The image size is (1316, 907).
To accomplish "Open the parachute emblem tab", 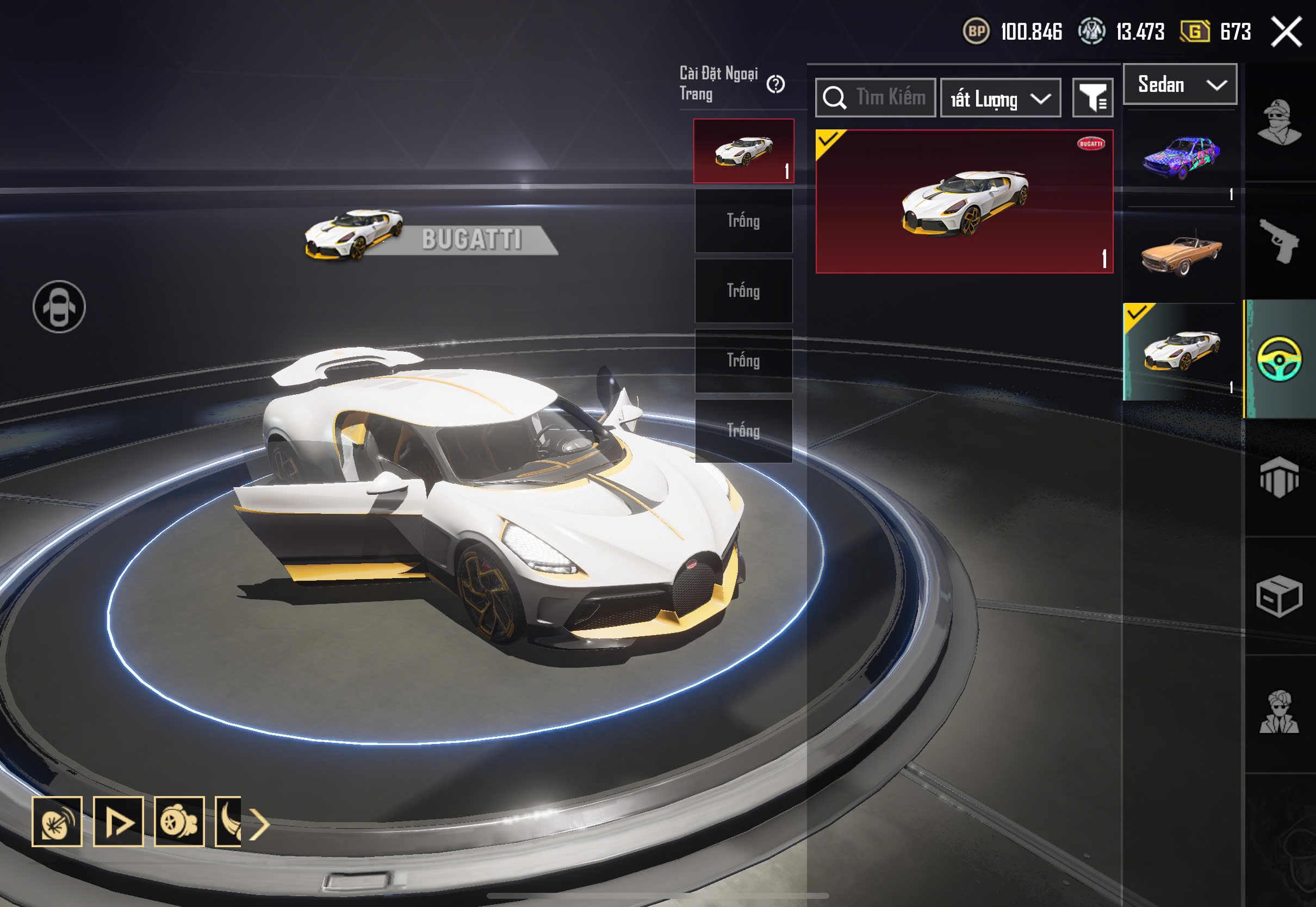I will 1279,477.
